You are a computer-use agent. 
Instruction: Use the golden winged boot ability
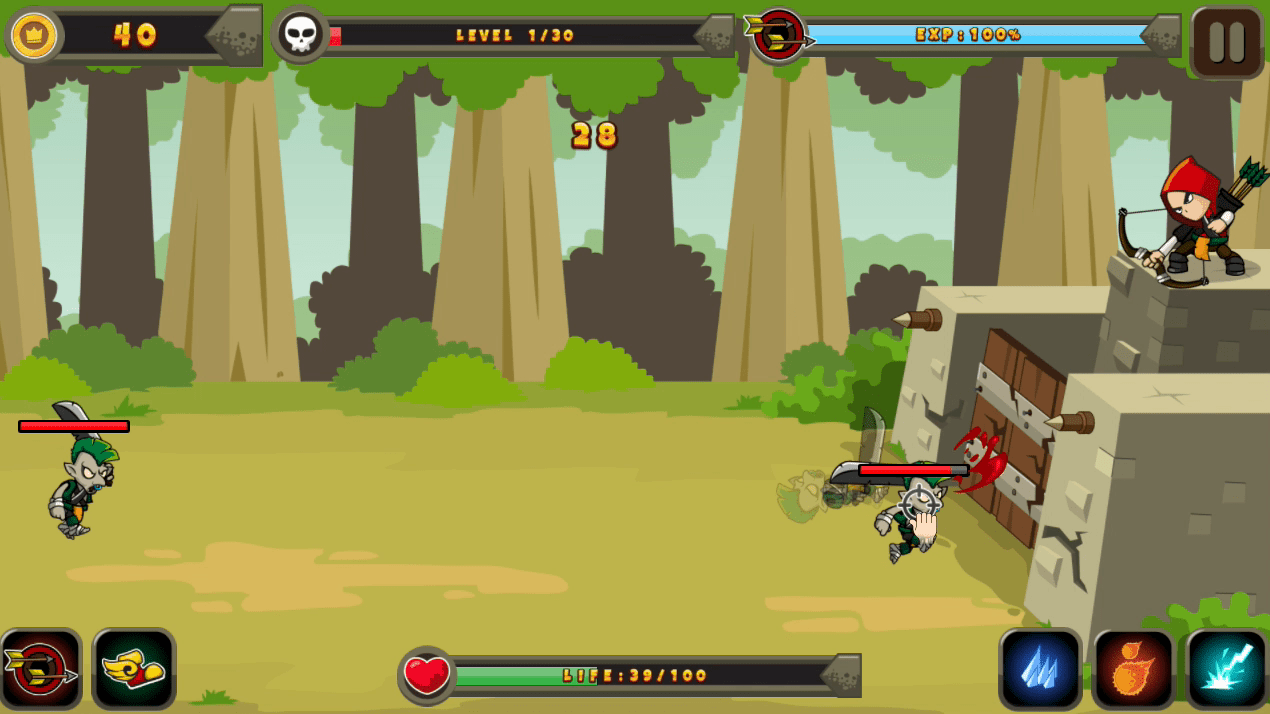point(134,669)
